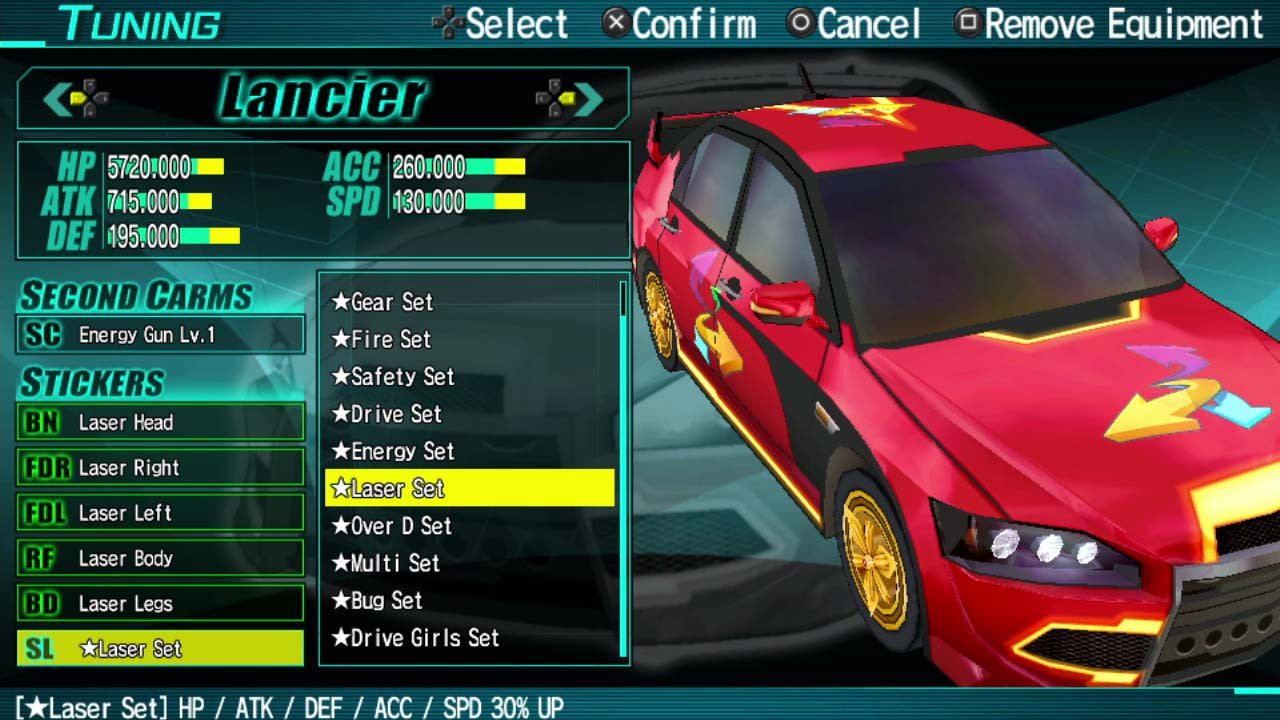Click the circle Cancel icon

(x=799, y=20)
